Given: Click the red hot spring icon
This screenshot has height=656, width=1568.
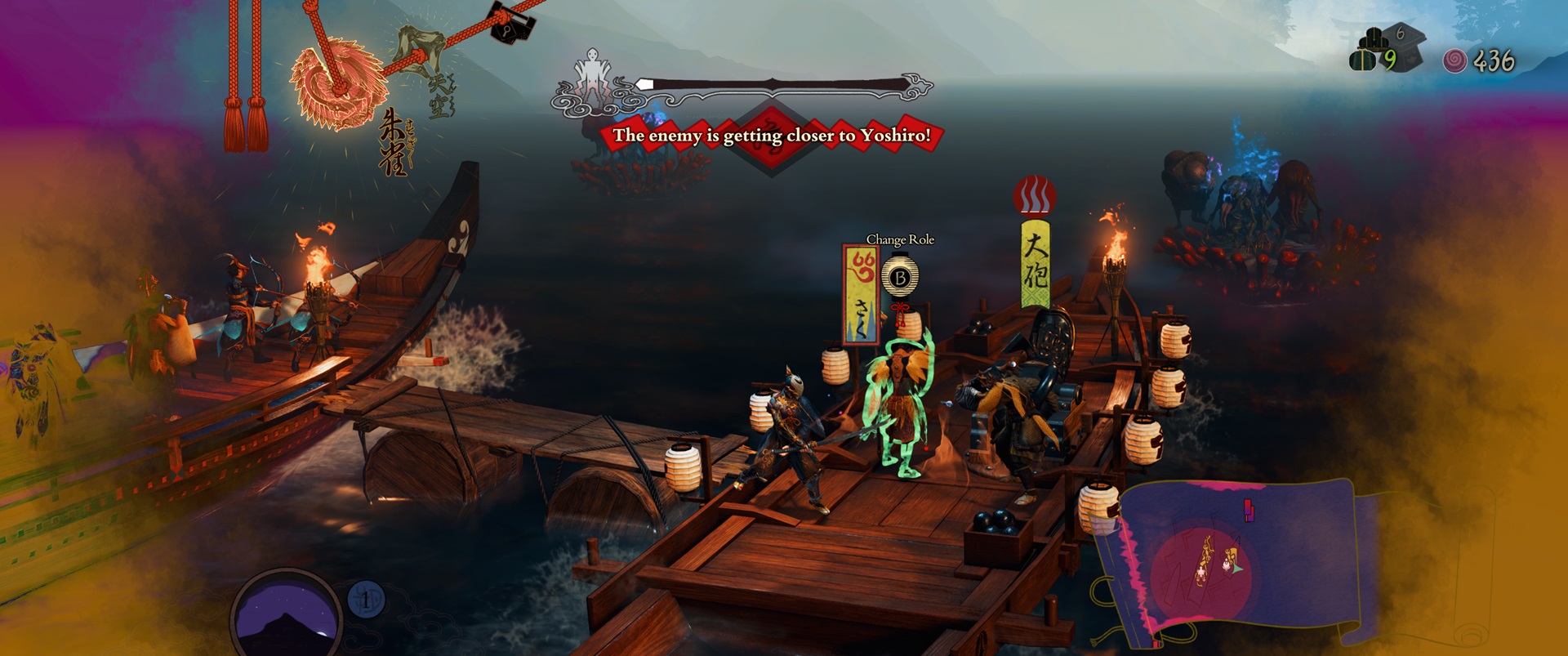Looking at the screenshot, I should [1035, 198].
